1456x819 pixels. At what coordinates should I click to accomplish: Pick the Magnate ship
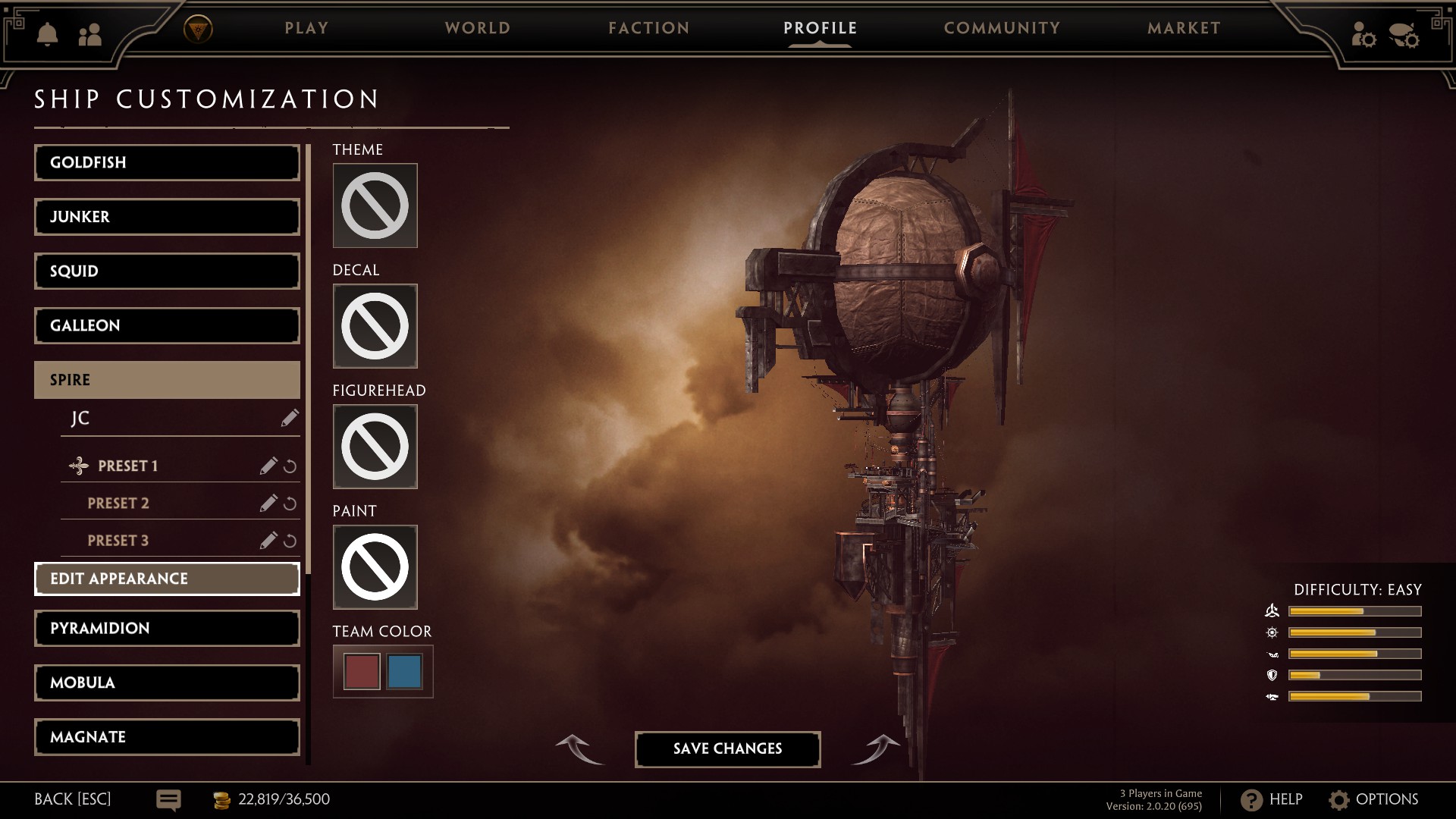pyautogui.click(x=167, y=736)
